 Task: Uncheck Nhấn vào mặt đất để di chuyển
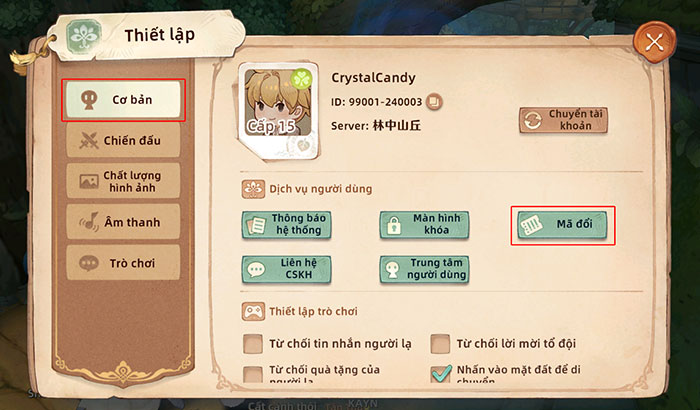pyautogui.click(x=440, y=374)
